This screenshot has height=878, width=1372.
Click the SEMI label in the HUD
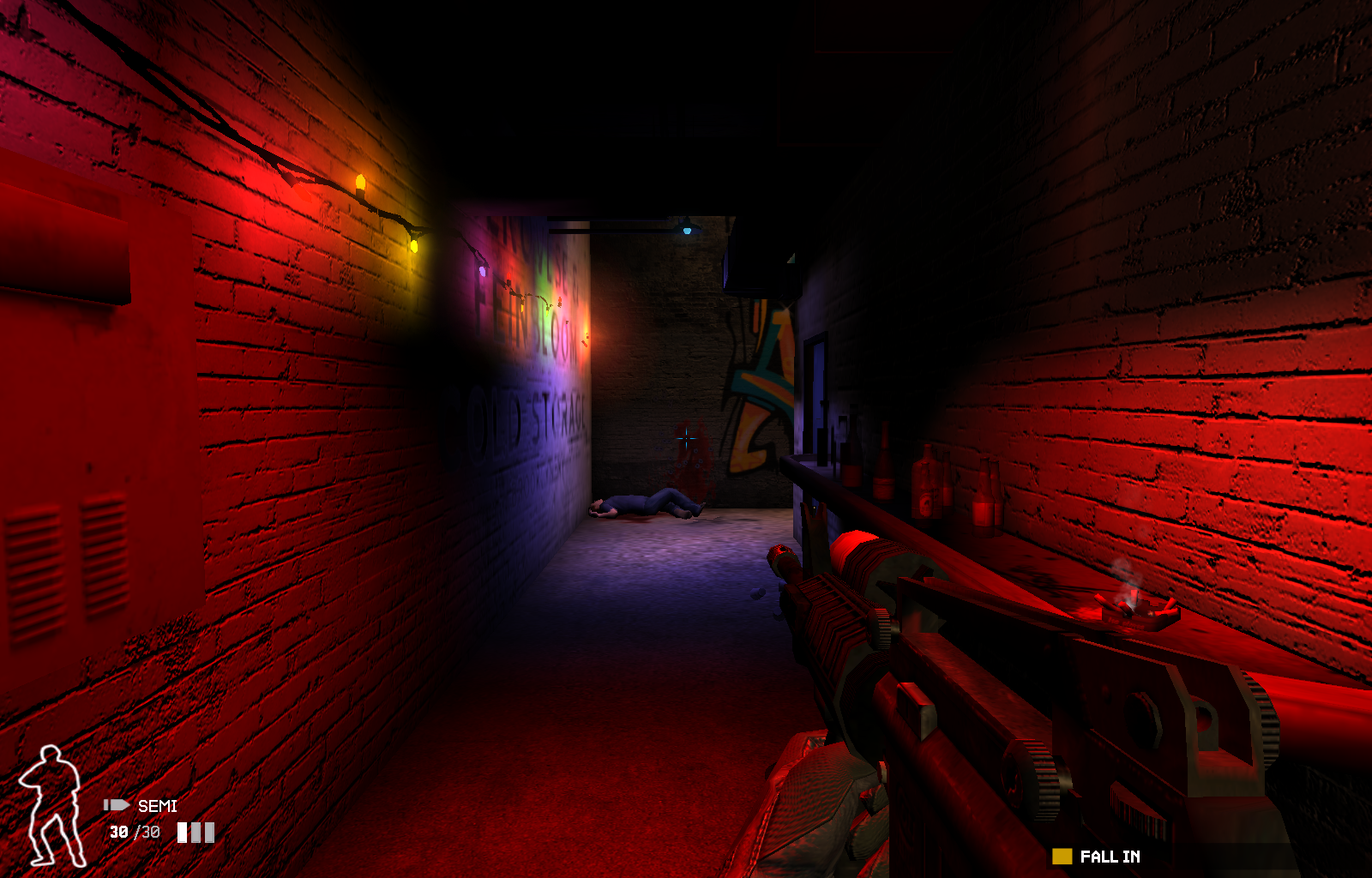pos(156,806)
